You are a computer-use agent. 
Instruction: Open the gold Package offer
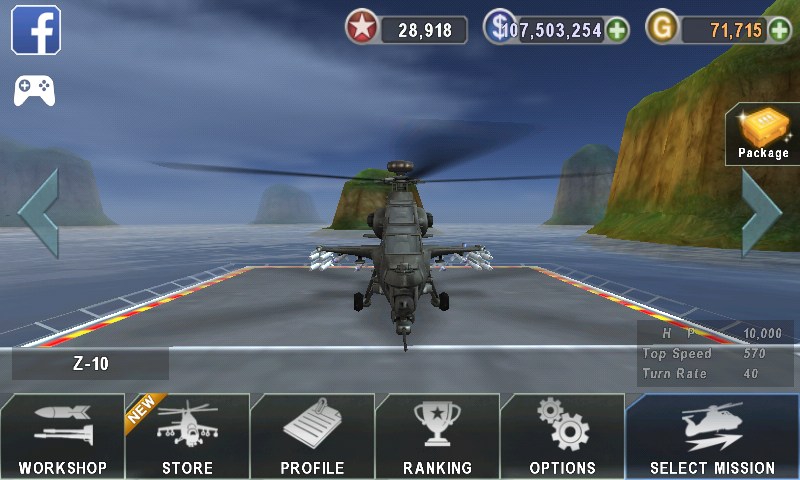pos(763,133)
